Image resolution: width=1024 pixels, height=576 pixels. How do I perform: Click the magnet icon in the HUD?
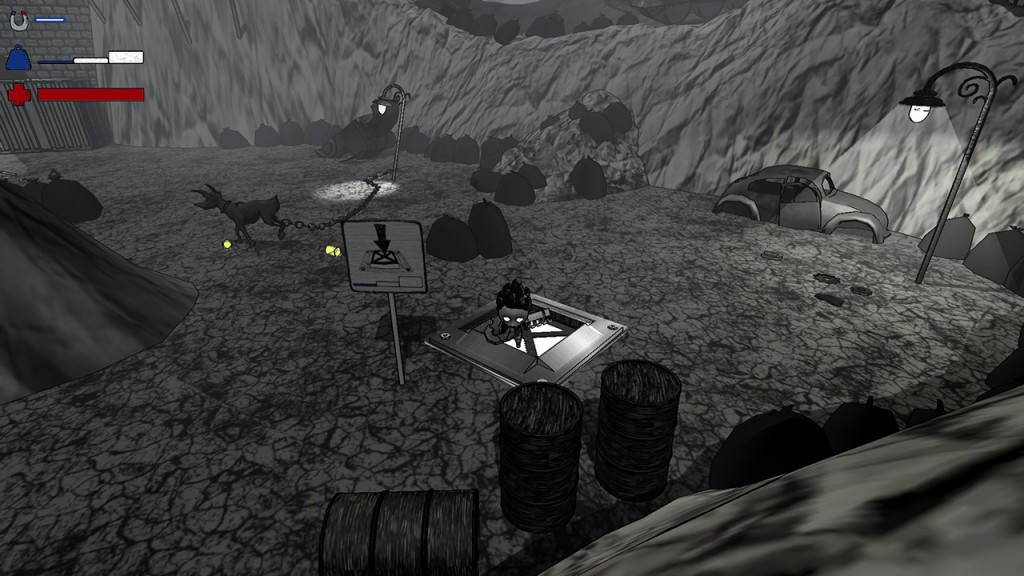19,19
